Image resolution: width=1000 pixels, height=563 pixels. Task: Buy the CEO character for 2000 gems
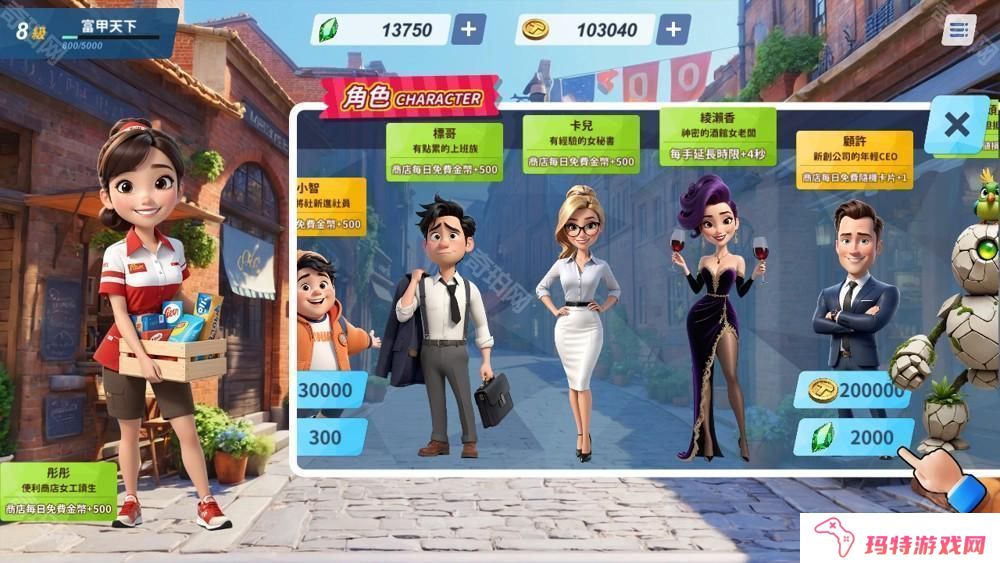click(853, 438)
